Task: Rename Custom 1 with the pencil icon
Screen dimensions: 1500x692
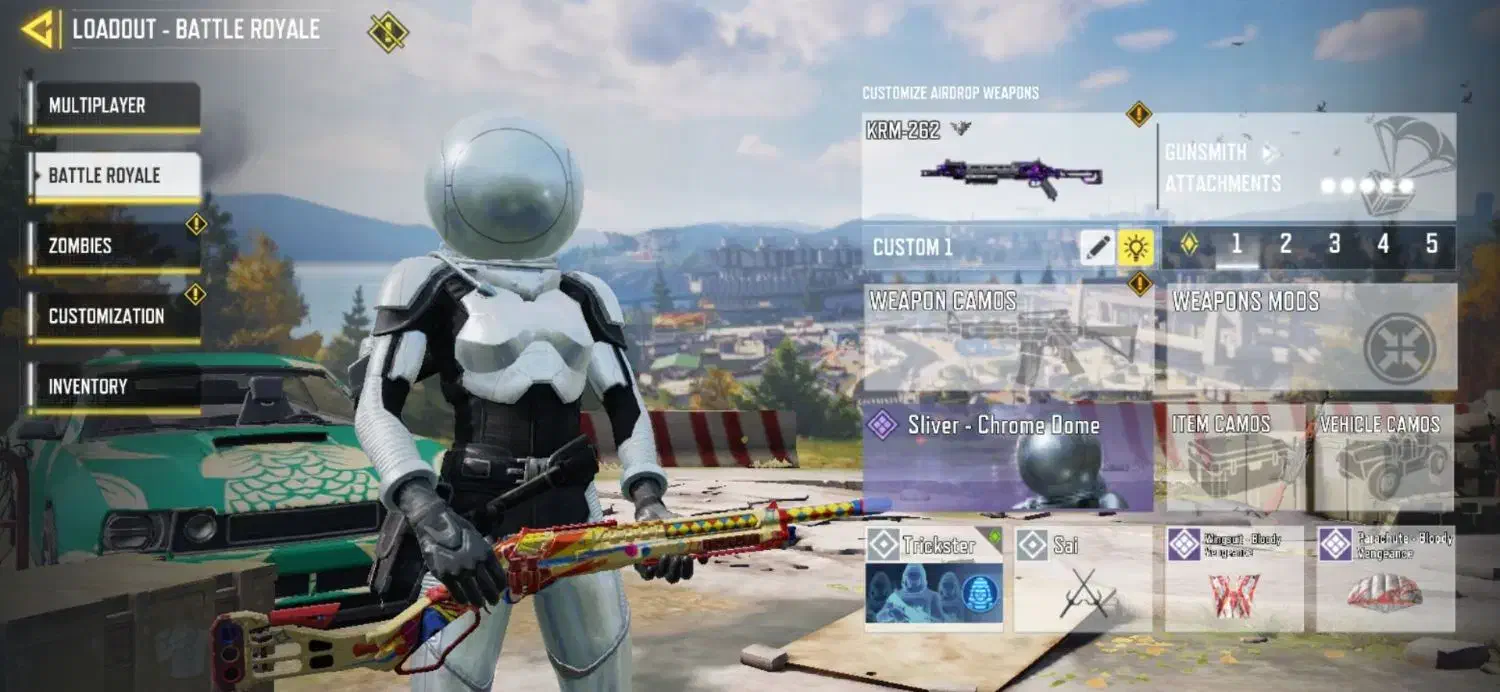Action: click(x=1097, y=247)
